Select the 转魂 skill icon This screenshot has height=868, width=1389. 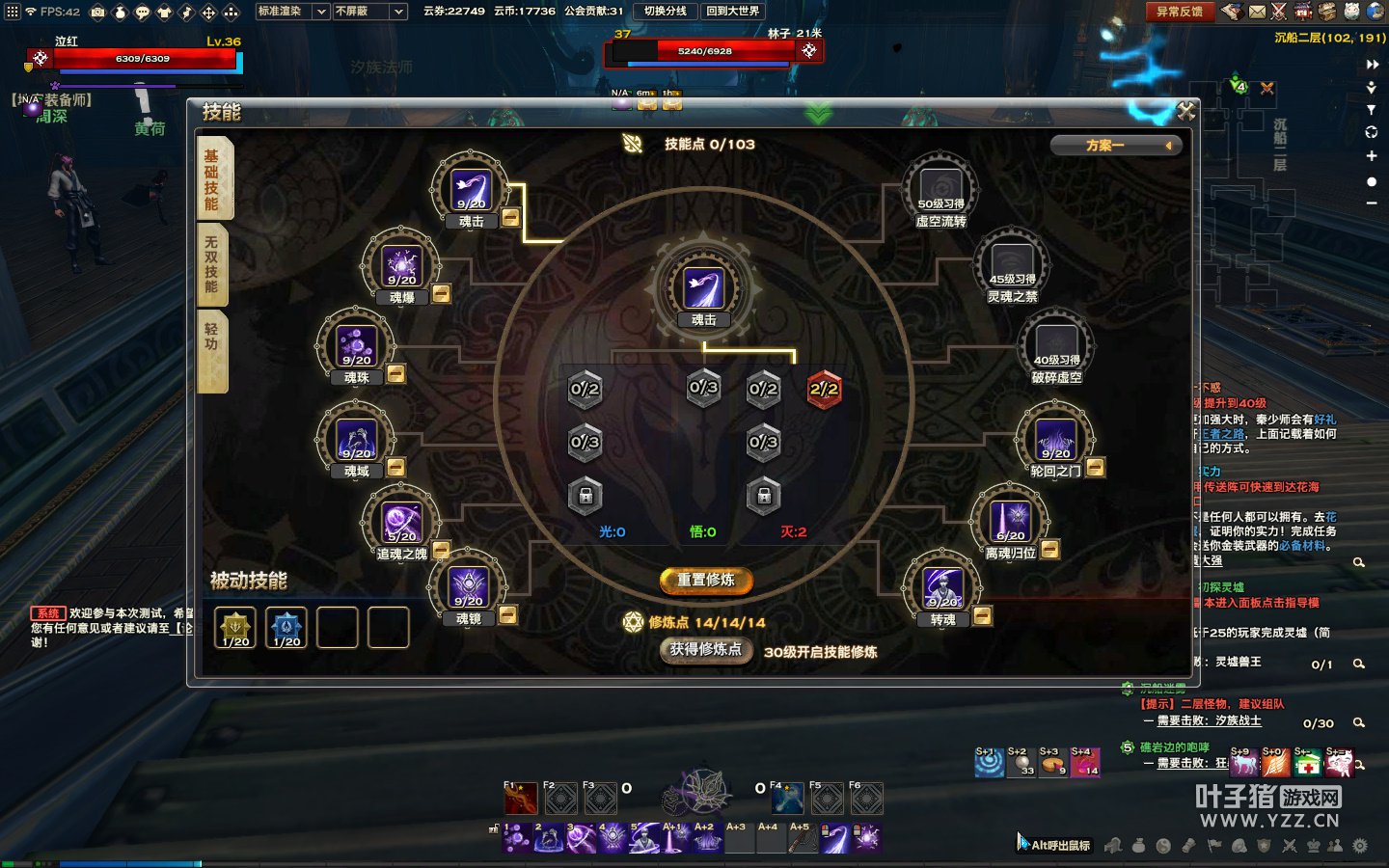coord(942,586)
